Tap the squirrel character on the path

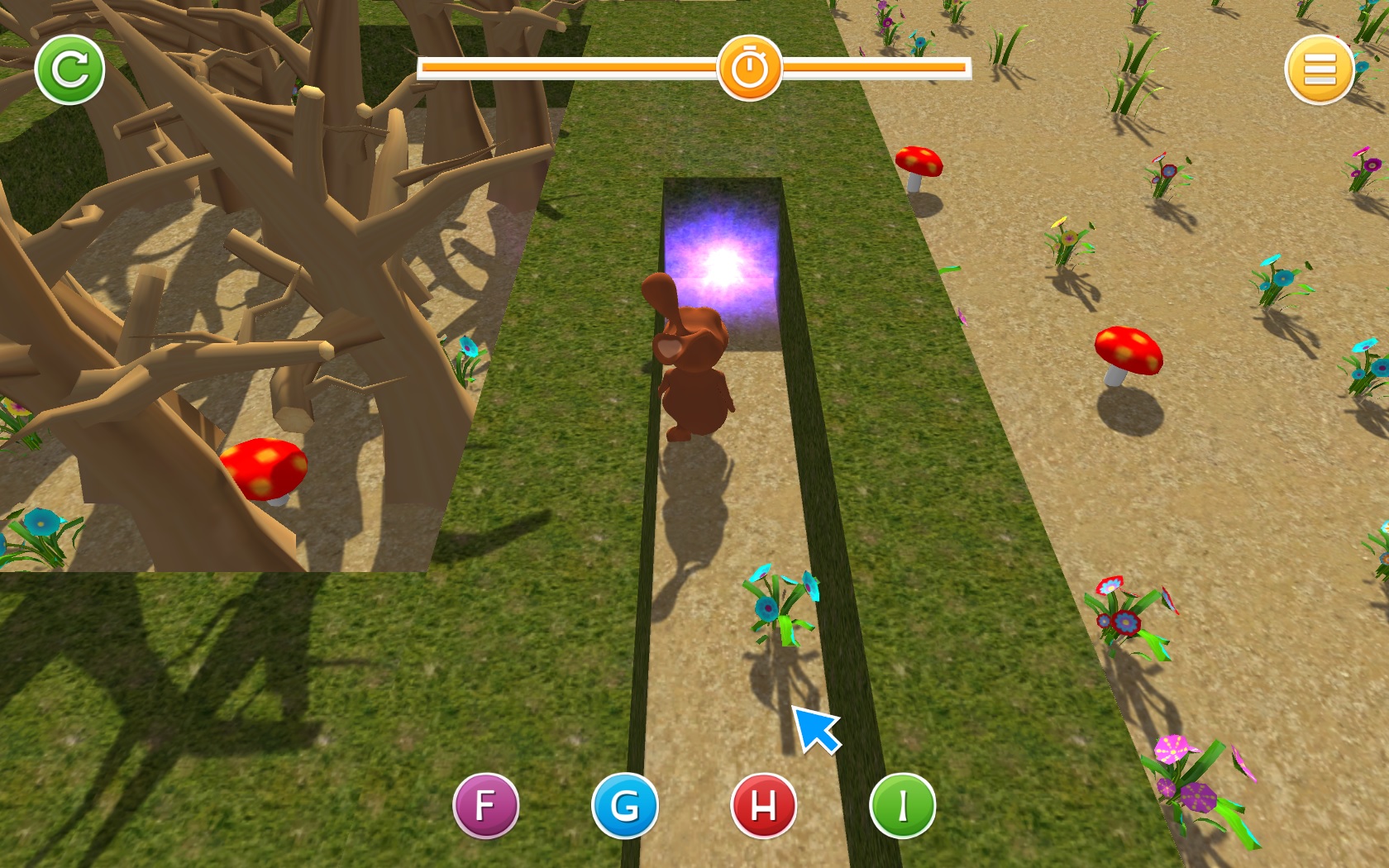694,372
